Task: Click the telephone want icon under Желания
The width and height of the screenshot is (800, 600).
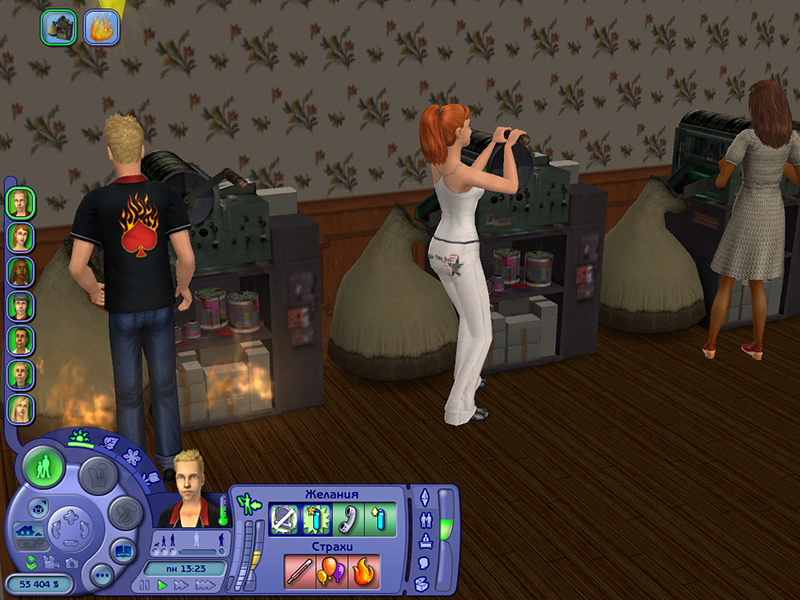Action: pos(348,519)
